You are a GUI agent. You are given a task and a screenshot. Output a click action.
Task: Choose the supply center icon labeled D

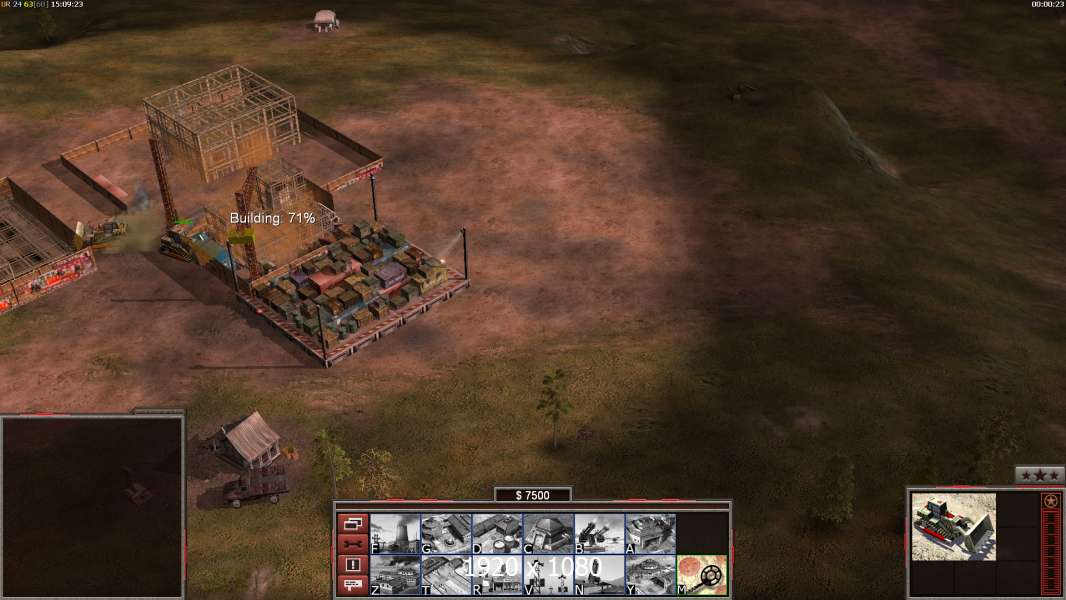pos(497,534)
